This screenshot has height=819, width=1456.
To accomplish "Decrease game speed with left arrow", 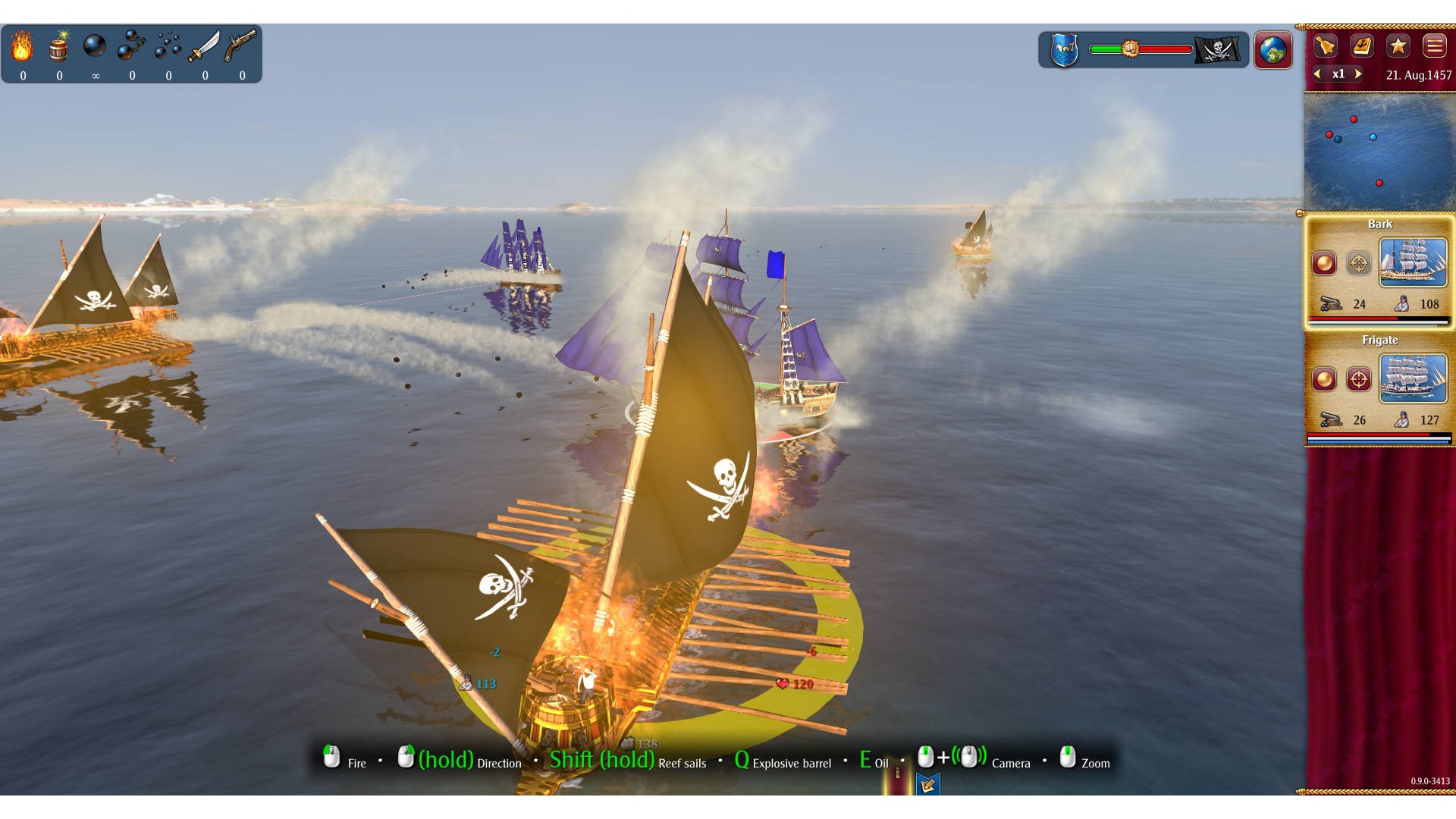I will pyautogui.click(x=1318, y=74).
